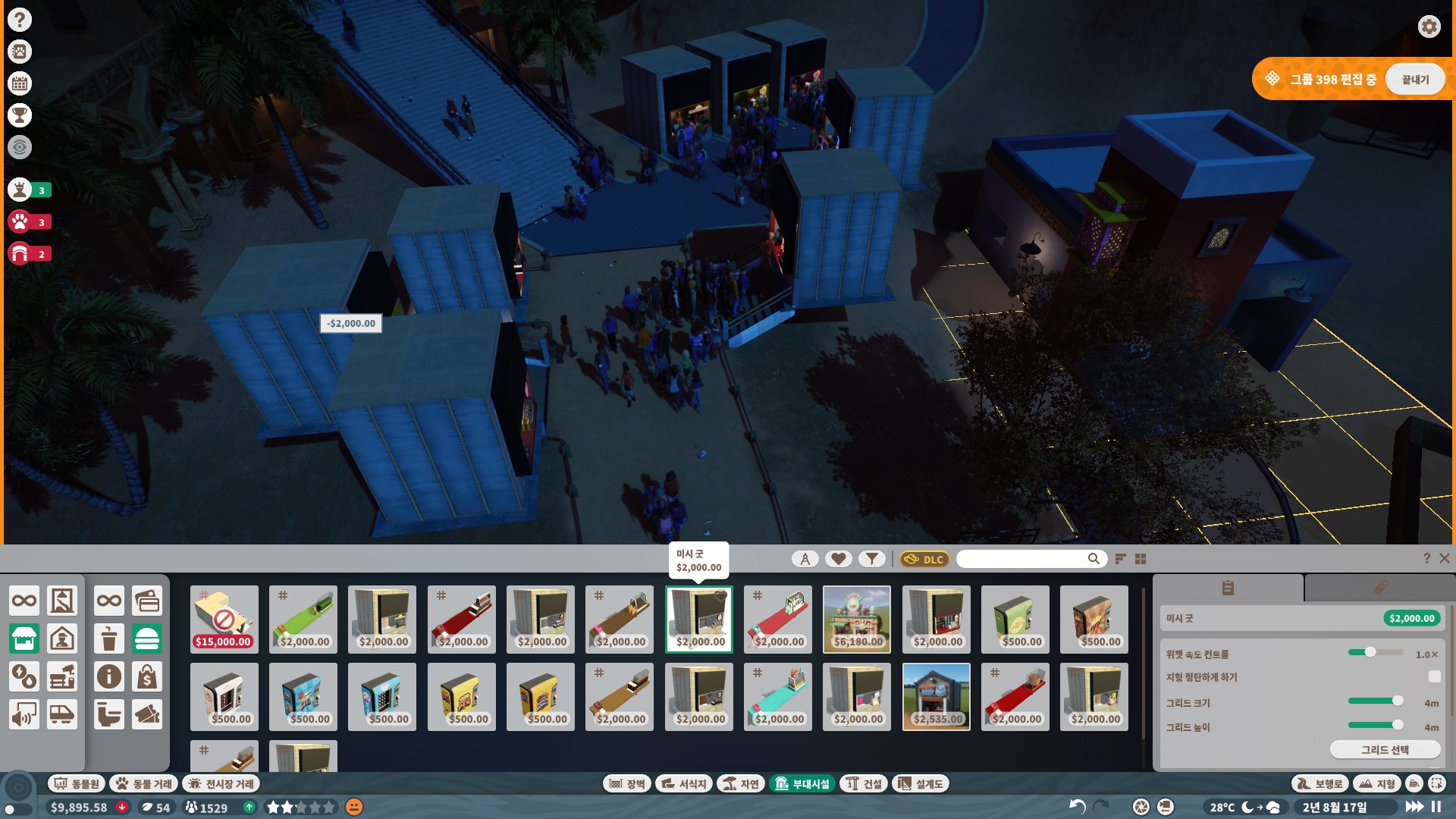Click the item search field
Screen dimensions: 1456x819
pos(1022,559)
